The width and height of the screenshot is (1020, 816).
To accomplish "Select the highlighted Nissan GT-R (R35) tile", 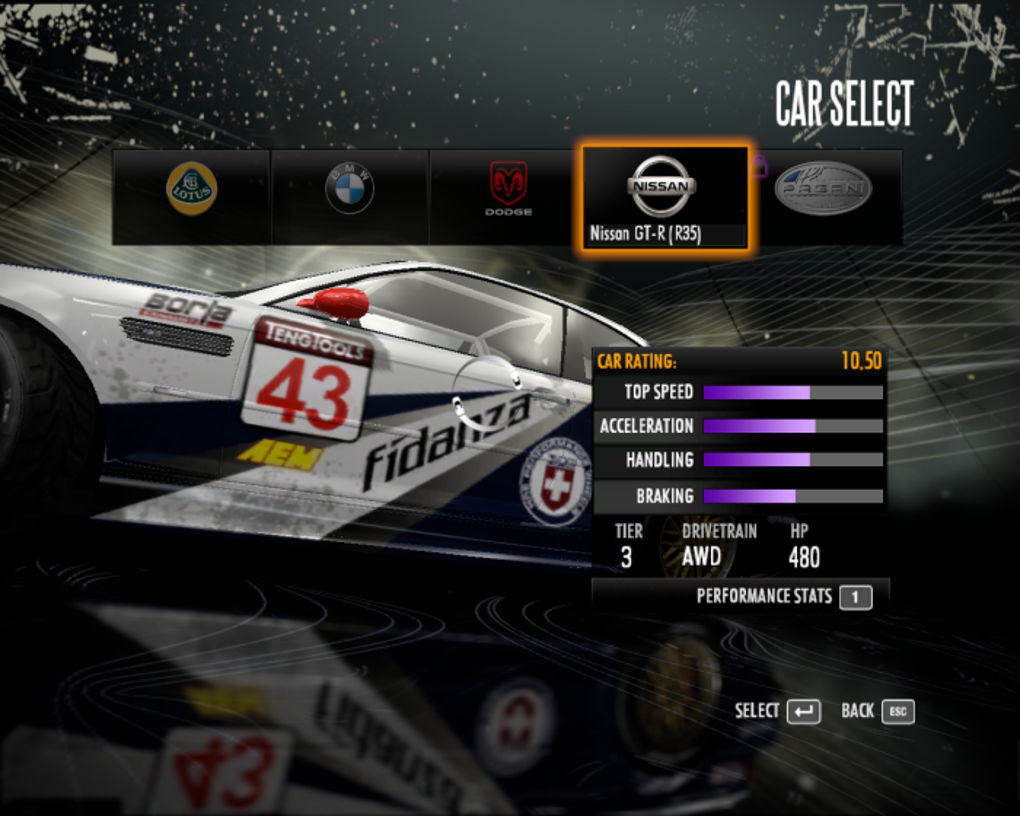I will point(666,197).
